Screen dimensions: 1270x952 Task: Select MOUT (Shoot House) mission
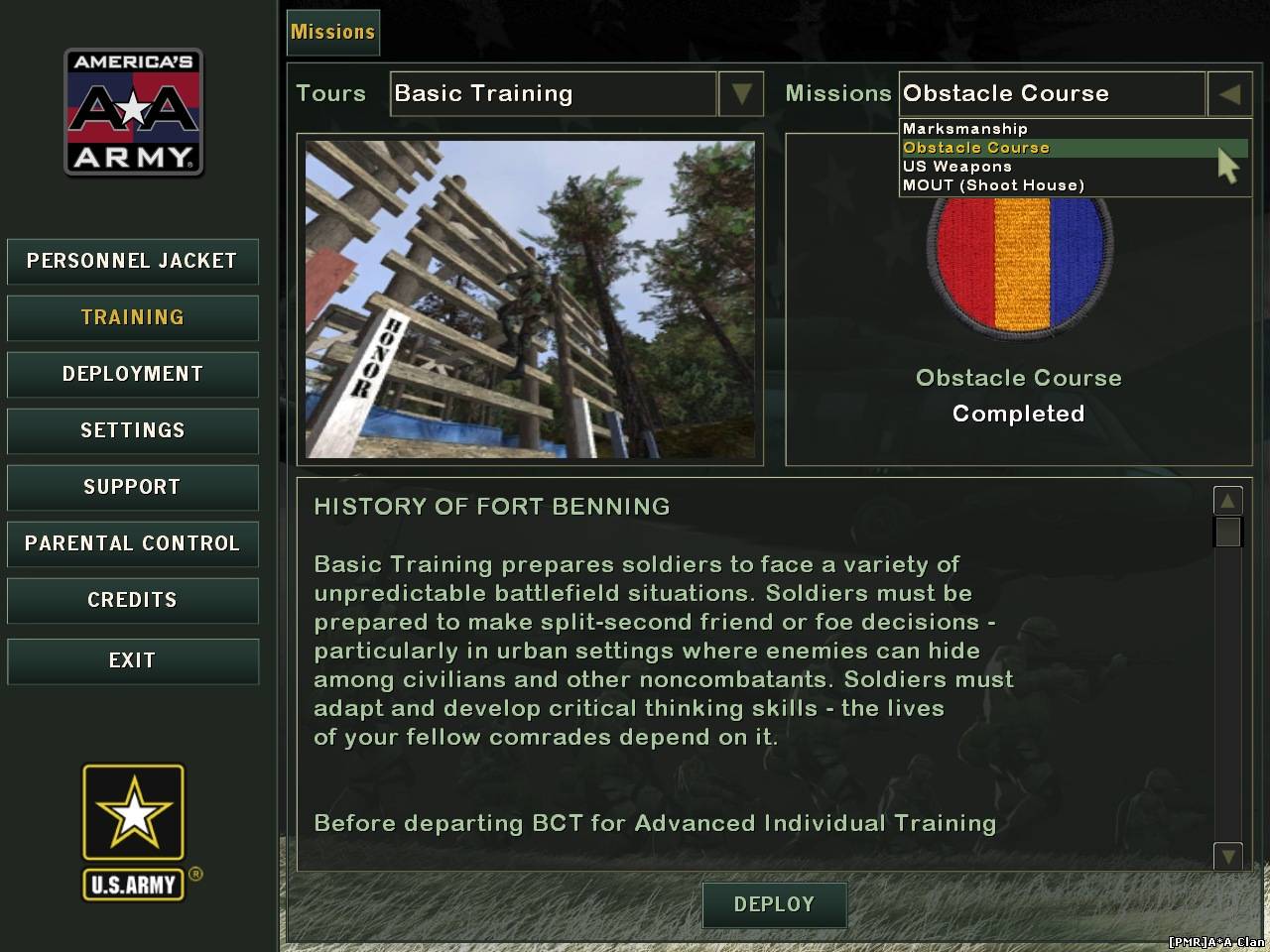tap(993, 185)
